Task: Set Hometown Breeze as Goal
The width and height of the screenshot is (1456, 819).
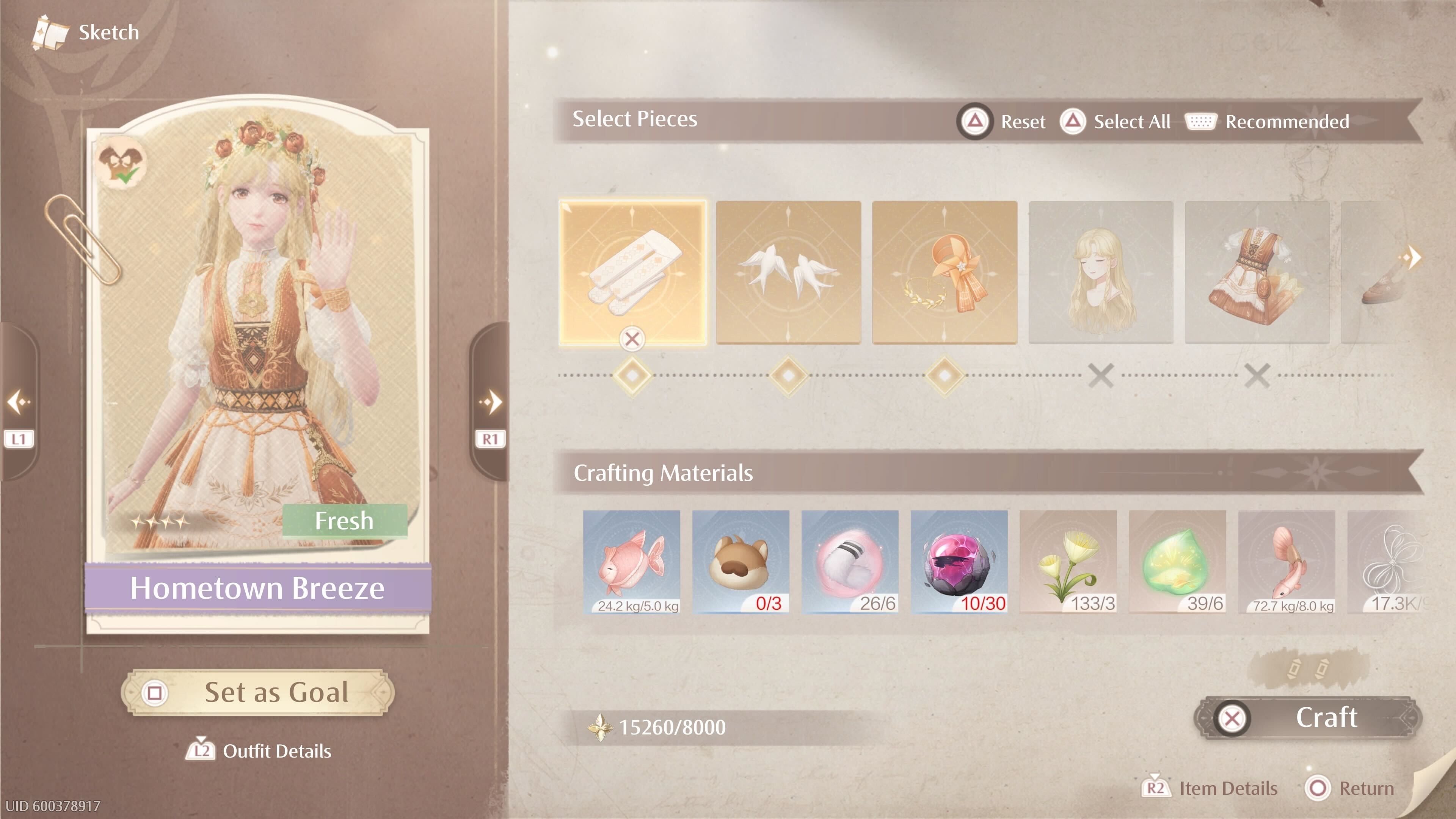Action: [x=258, y=692]
